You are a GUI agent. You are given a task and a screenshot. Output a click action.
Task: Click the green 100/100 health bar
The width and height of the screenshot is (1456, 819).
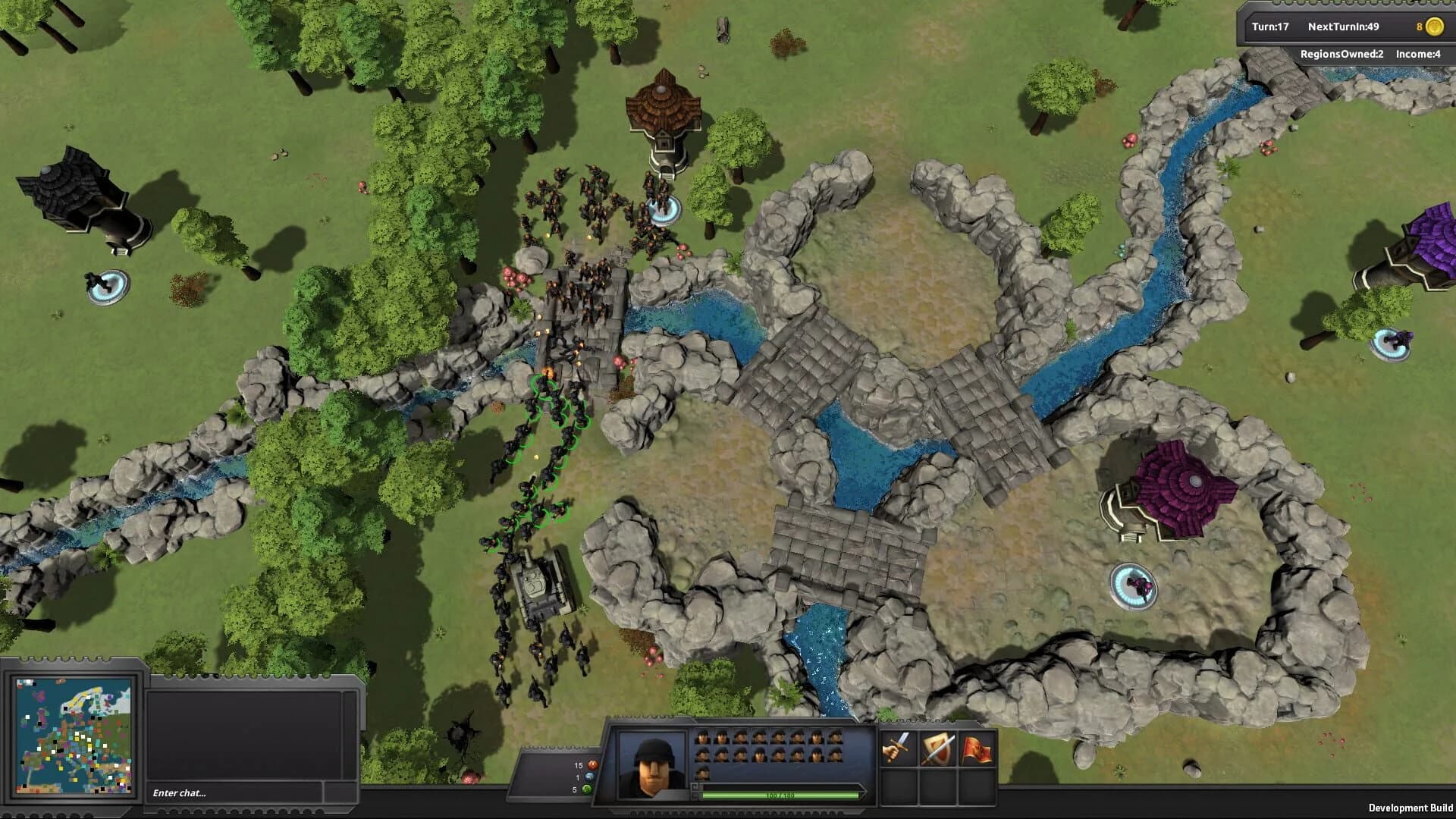(780, 795)
